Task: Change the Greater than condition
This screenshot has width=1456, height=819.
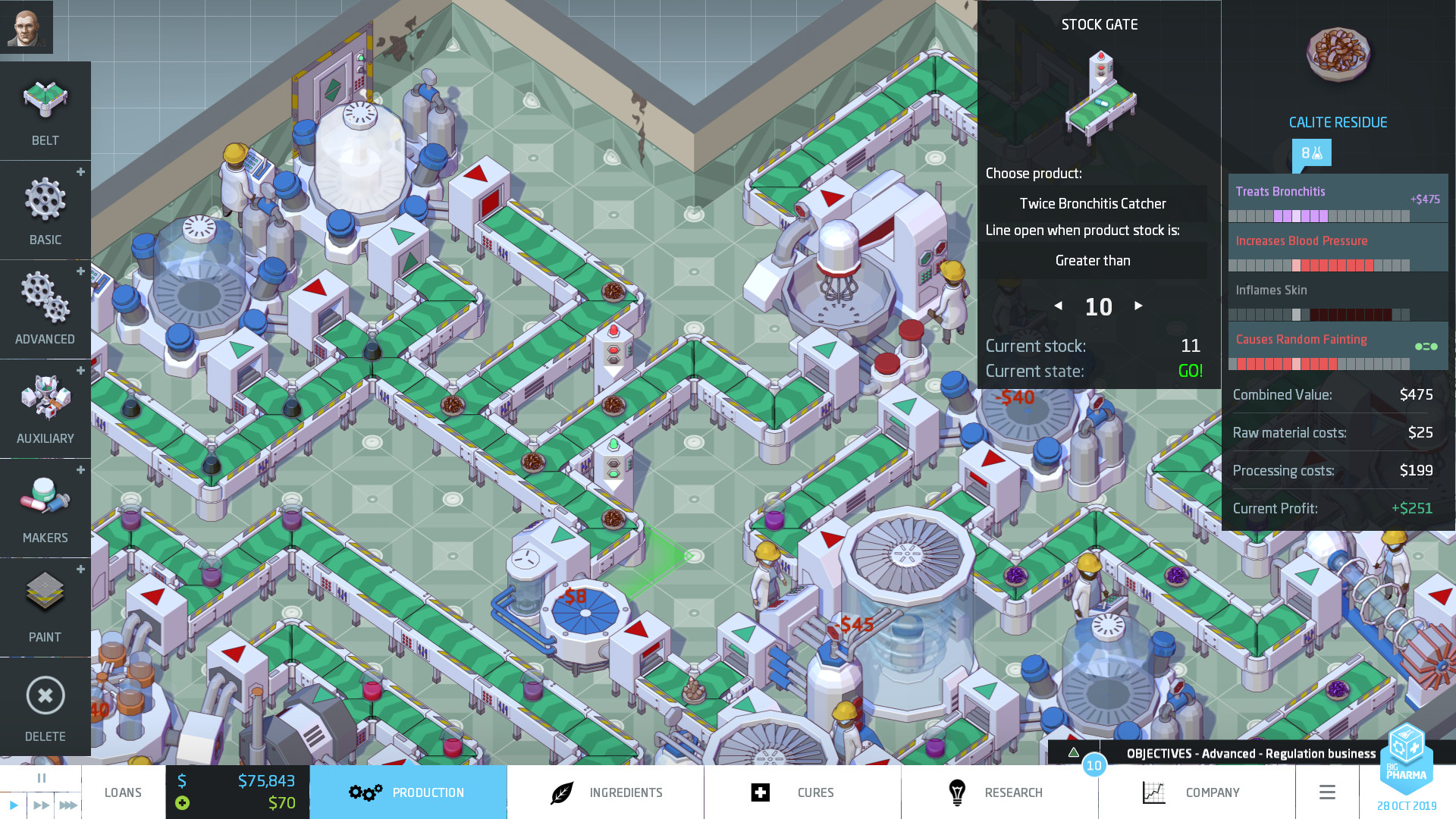Action: coord(1093,260)
